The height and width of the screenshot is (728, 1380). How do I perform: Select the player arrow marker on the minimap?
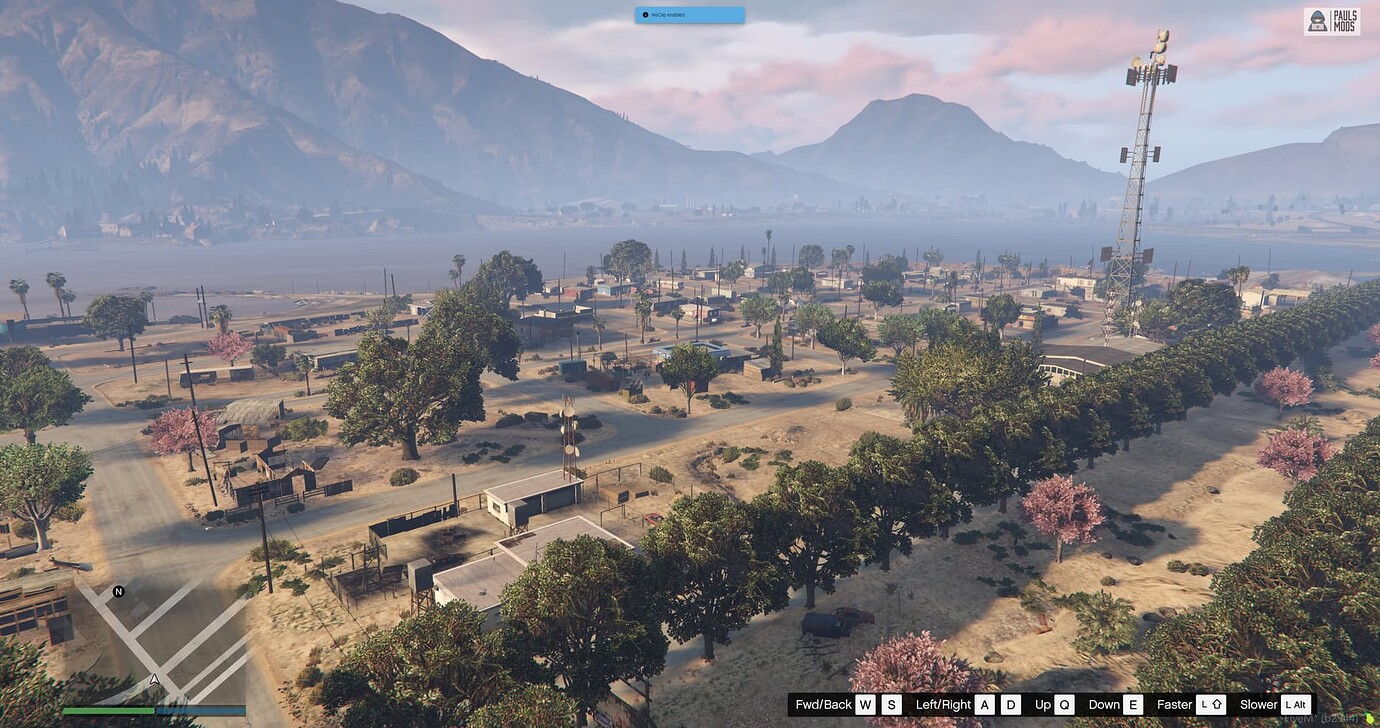point(153,677)
